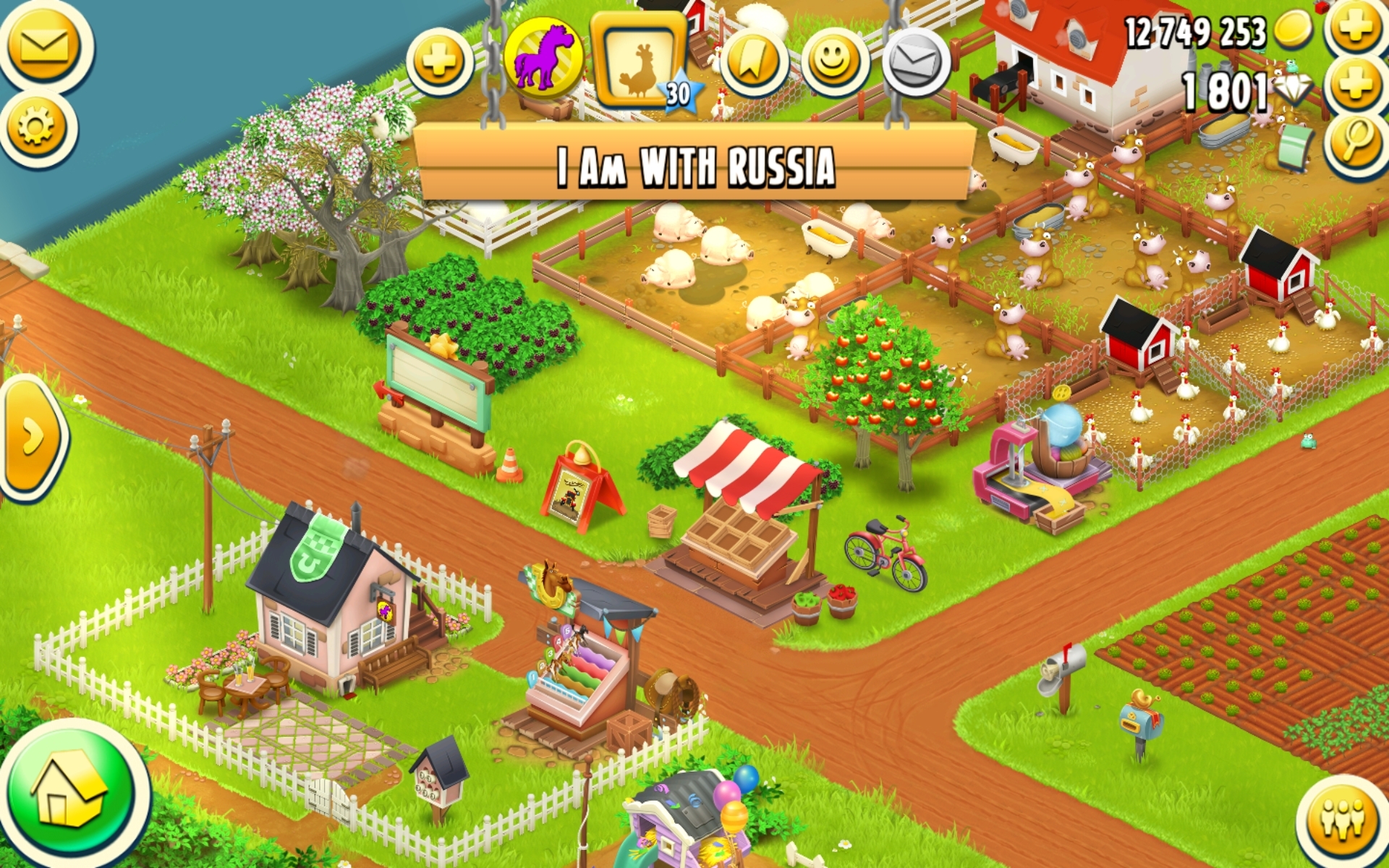Tap the grey envelope message button

[916, 63]
